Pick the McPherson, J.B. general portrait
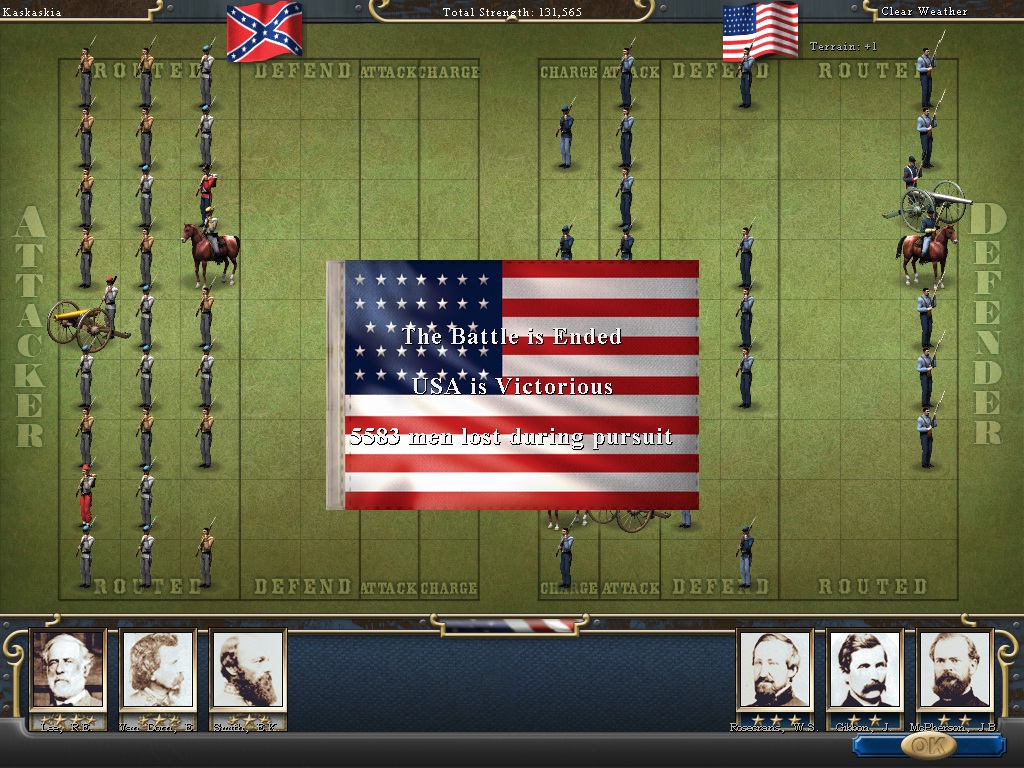Viewport: 1024px width, 768px height. [954, 669]
